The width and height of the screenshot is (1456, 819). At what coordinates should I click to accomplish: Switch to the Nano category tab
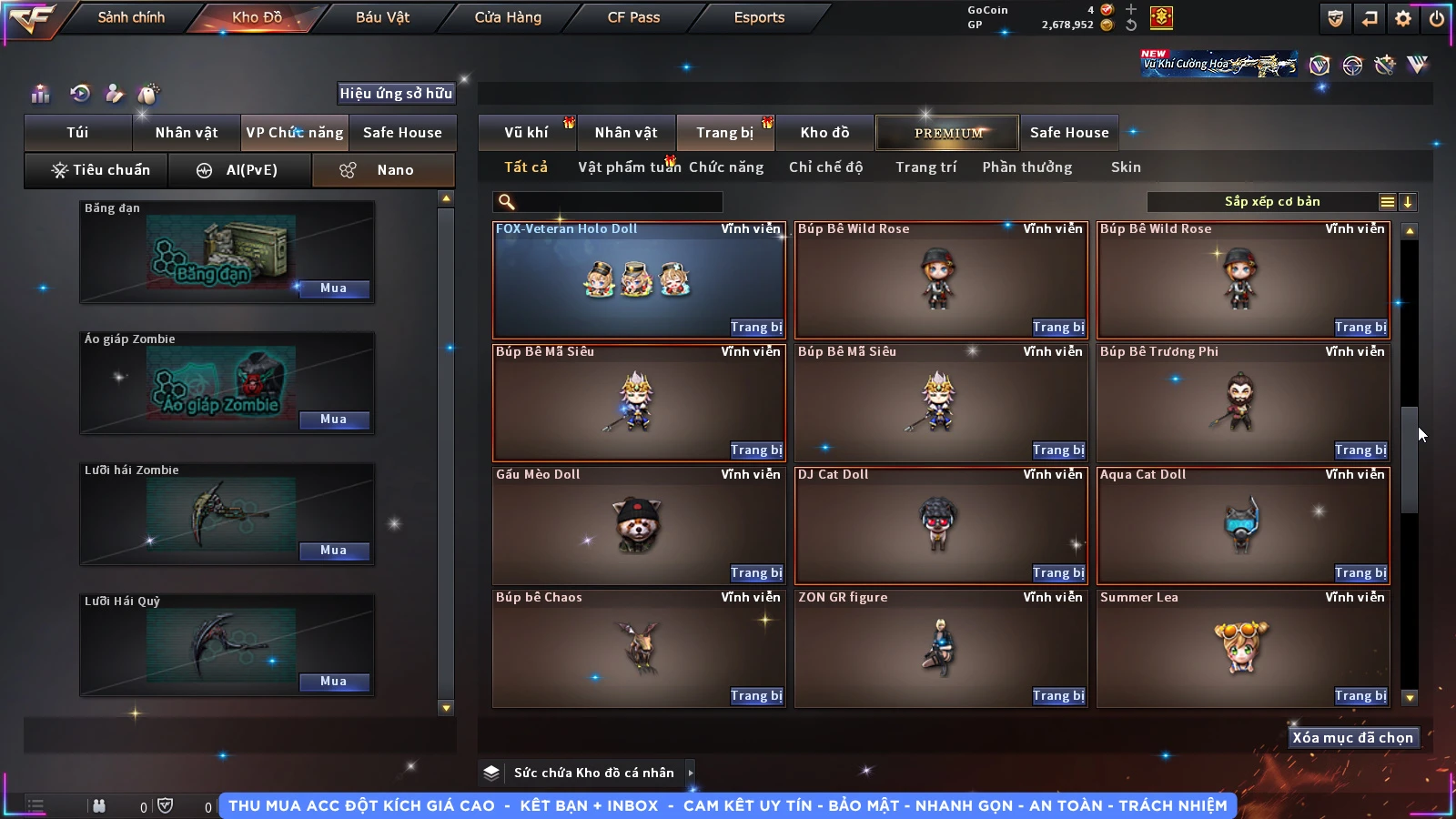pyautogui.click(x=384, y=170)
